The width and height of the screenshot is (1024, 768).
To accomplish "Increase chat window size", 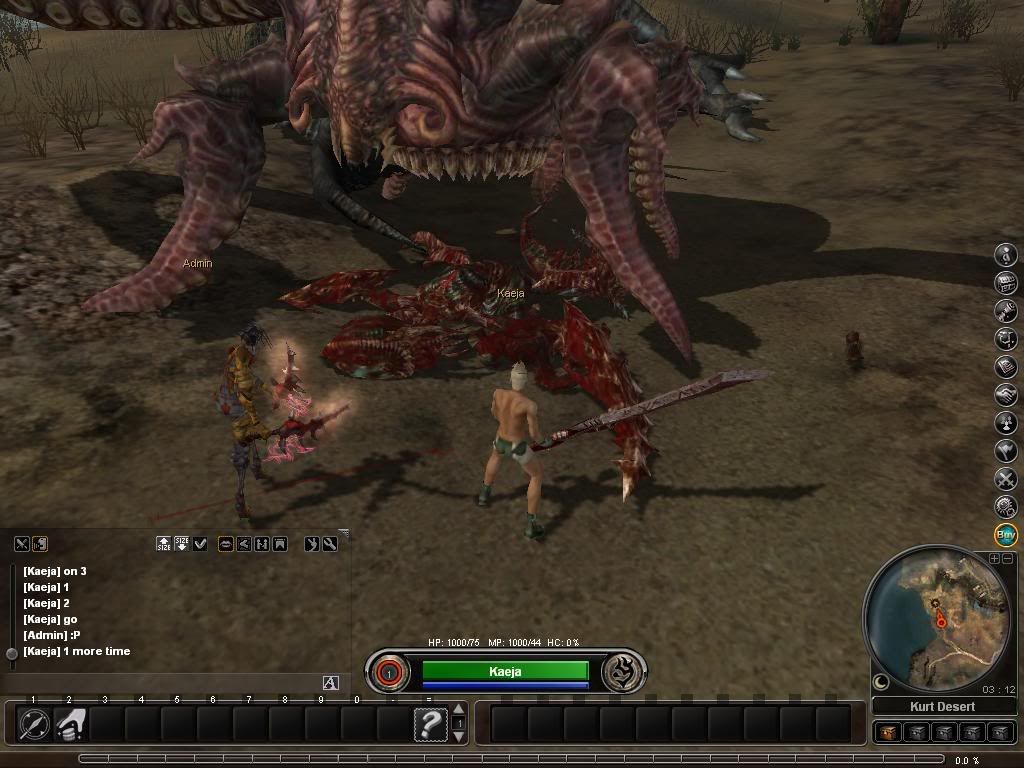I will [x=164, y=543].
